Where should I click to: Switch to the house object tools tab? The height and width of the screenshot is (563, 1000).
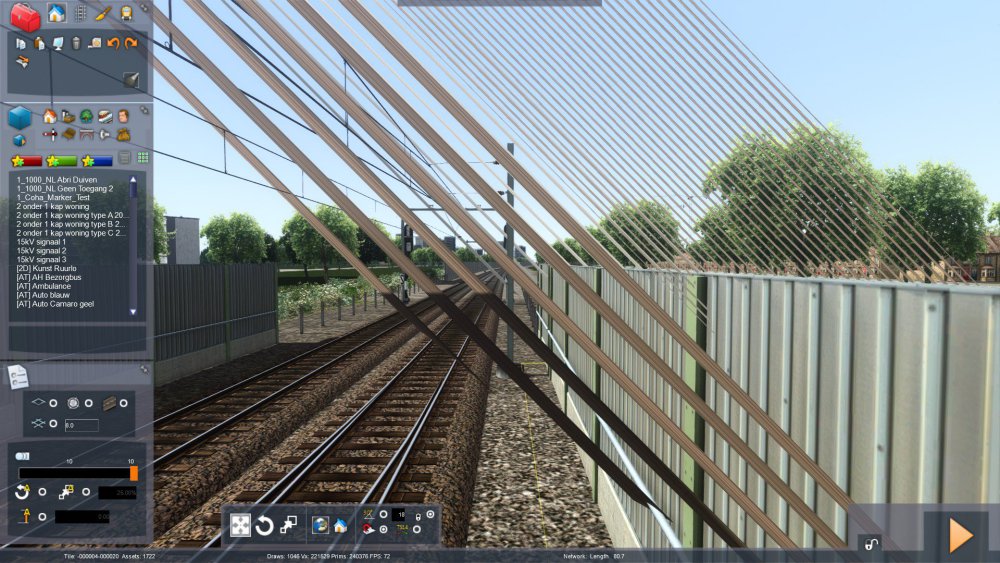click(57, 13)
